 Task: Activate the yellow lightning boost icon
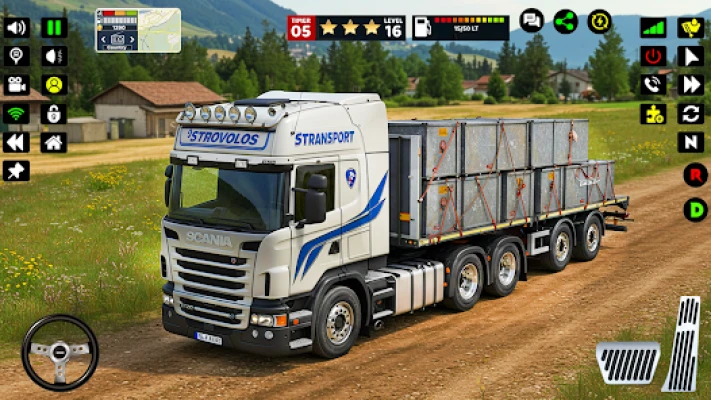(x=600, y=21)
